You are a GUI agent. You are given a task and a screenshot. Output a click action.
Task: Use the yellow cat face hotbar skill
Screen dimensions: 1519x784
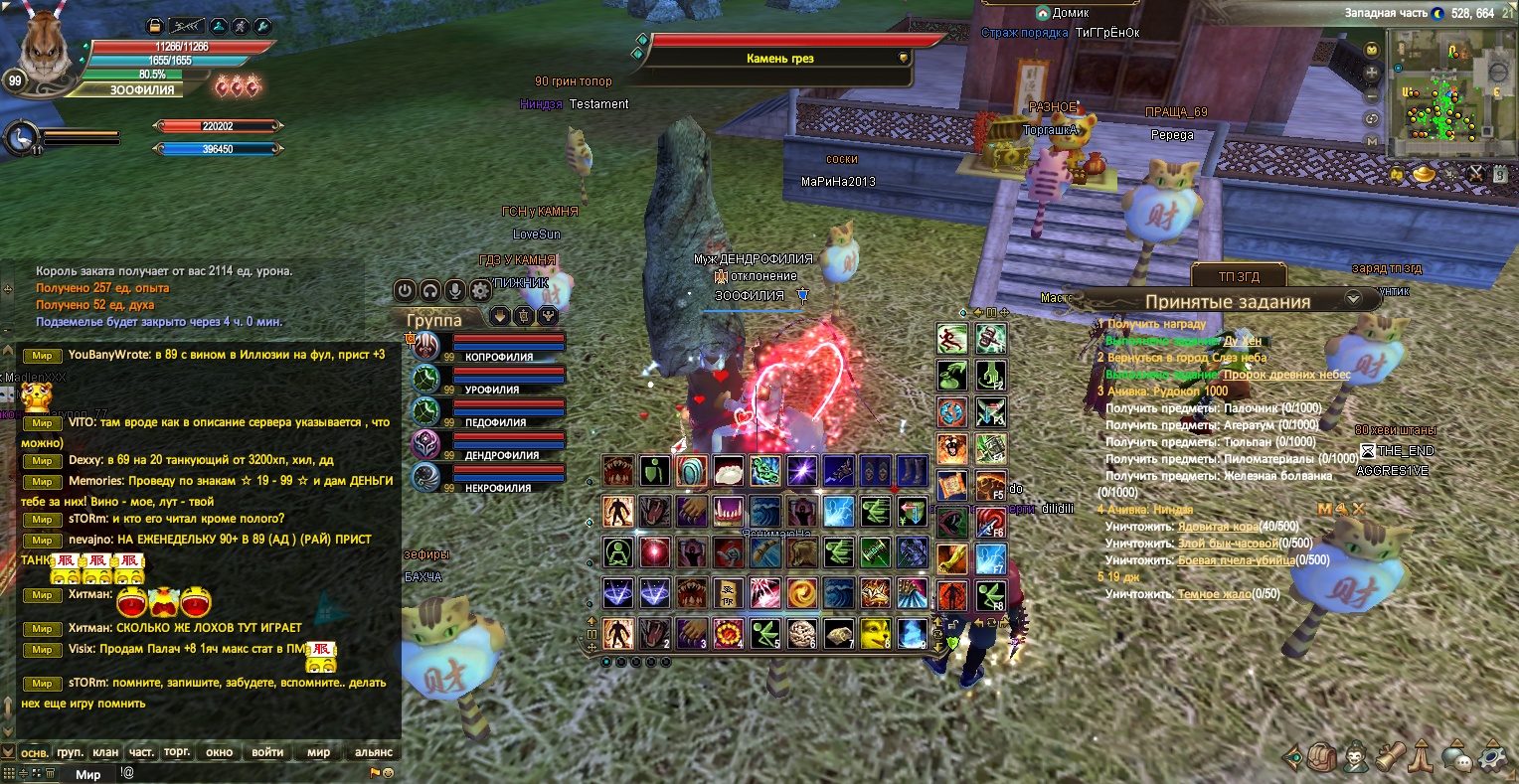[874, 633]
